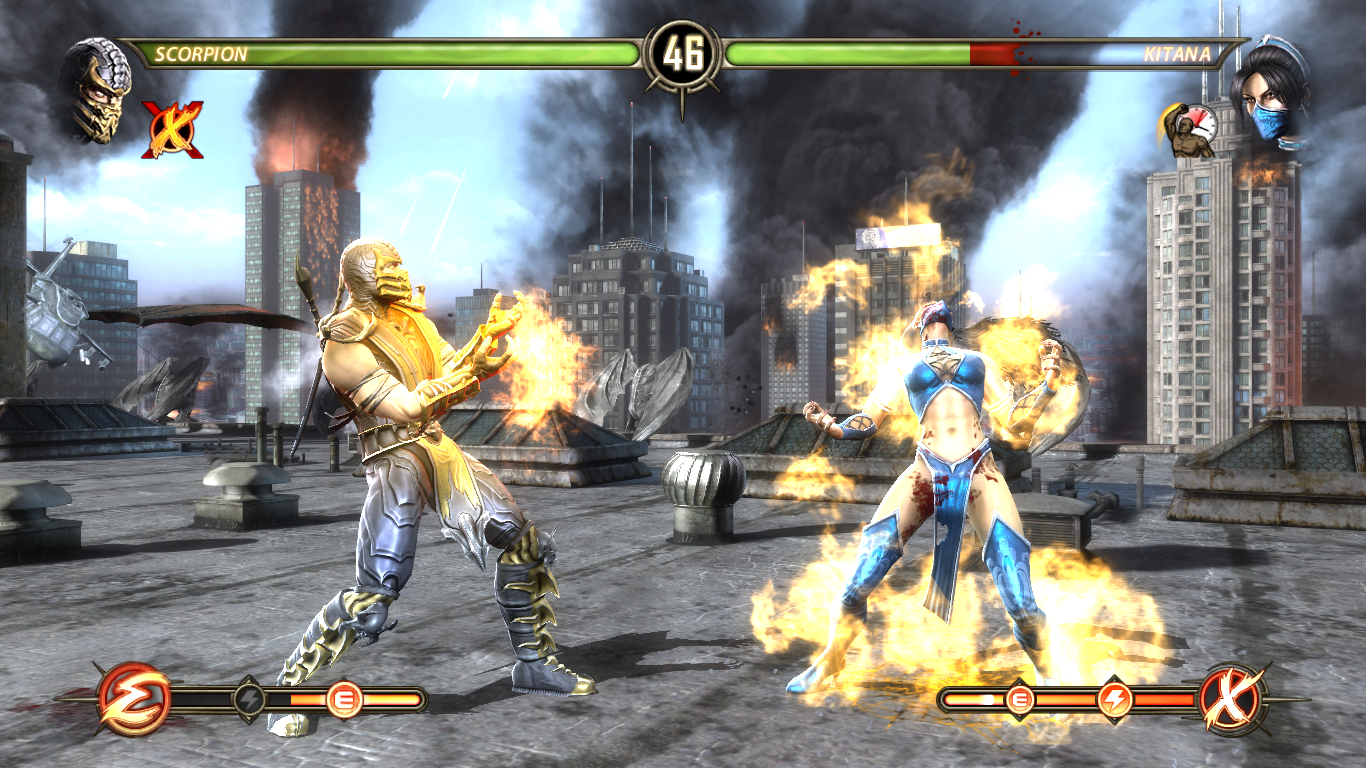The image size is (1366, 768).
Task: Click the E emblem on Kitana's meter
Action: coord(1019,699)
